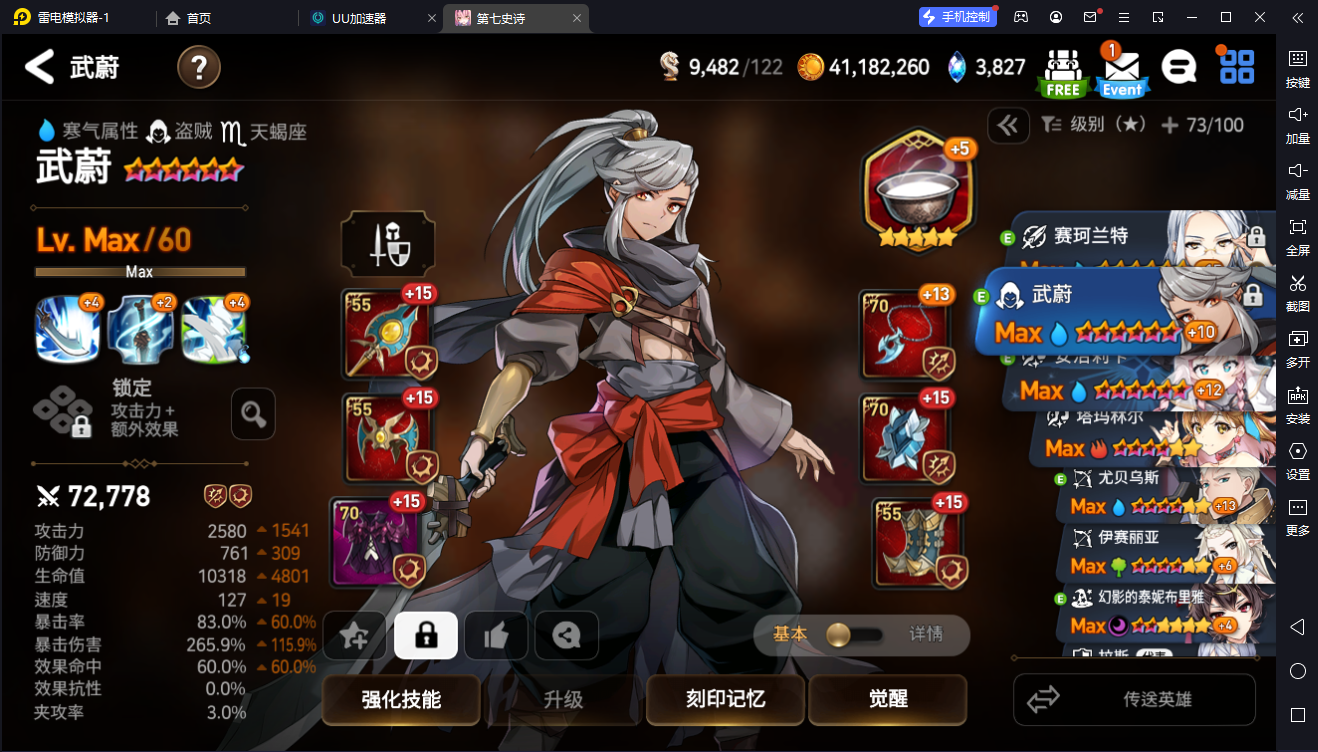Toggle the 基本/详情 stats switch

pyautogui.click(x=855, y=635)
